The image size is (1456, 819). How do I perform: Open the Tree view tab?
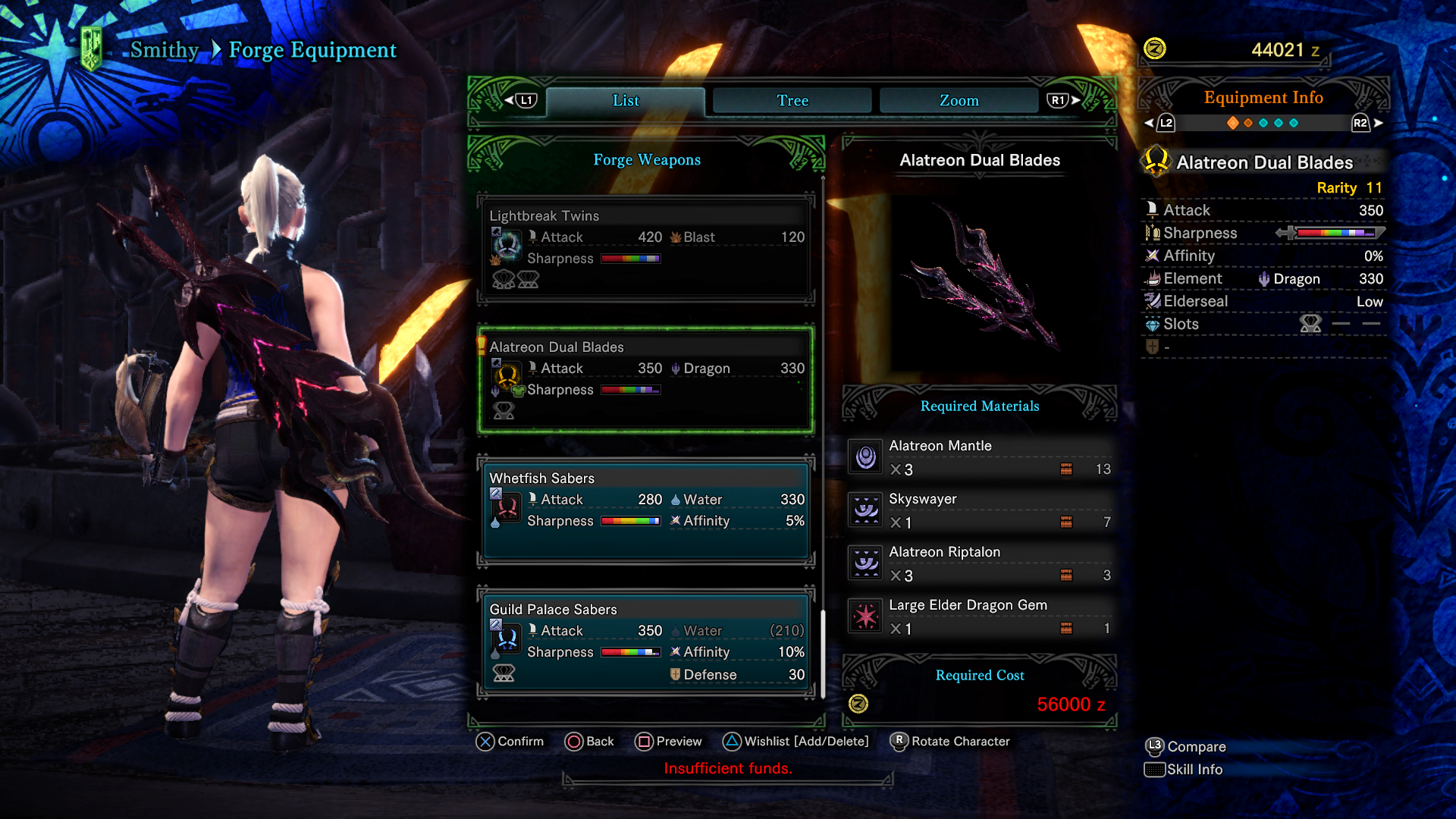point(792,101)
